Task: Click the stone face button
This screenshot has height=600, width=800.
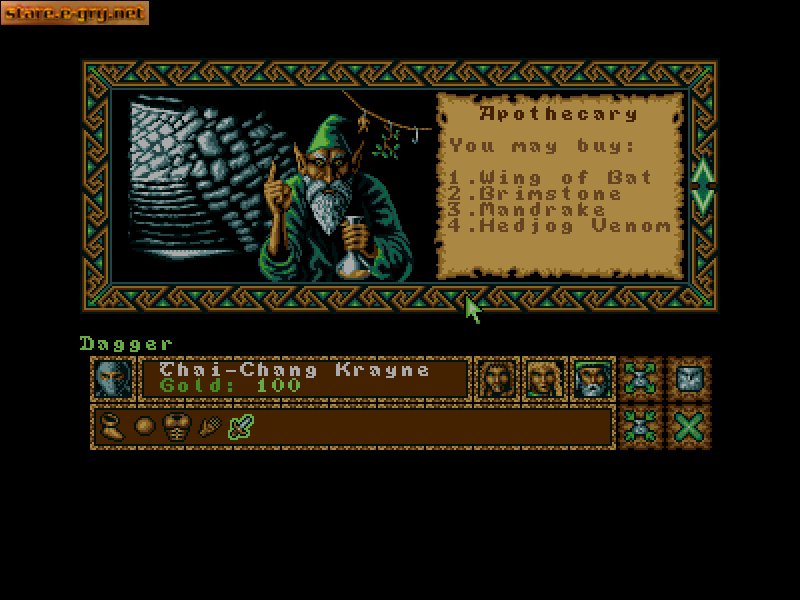Action: [x=689, y=378]
